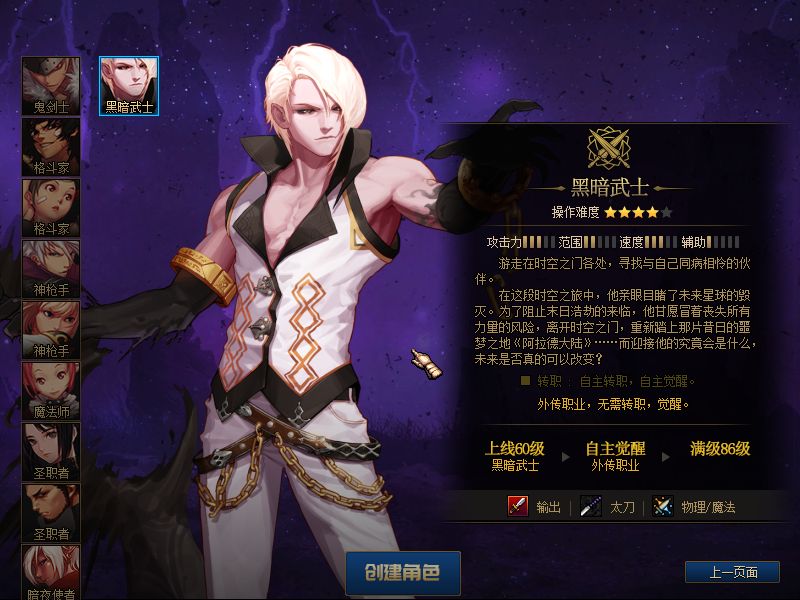Select the female 格斗家 with face bandage
800x600 pixels.
pos(51,208)
